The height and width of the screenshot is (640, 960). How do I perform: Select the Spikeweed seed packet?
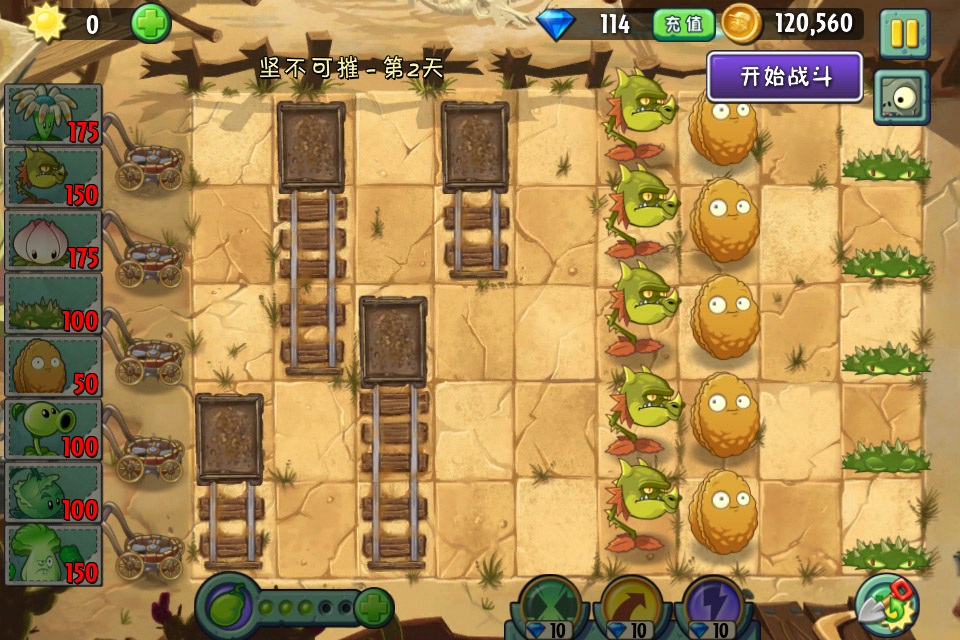(53, 303)
